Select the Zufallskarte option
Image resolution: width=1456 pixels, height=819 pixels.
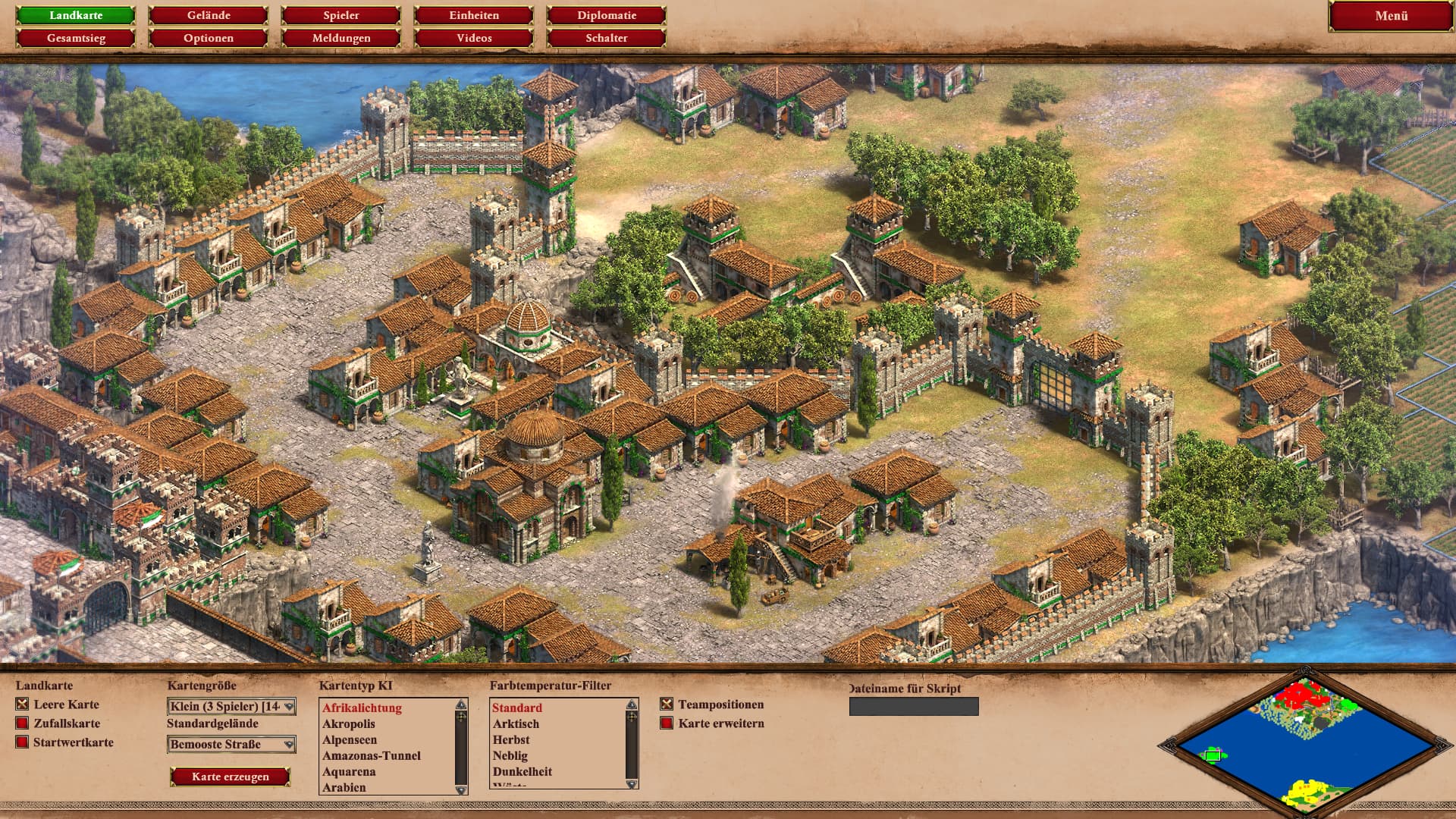[22, 723]
